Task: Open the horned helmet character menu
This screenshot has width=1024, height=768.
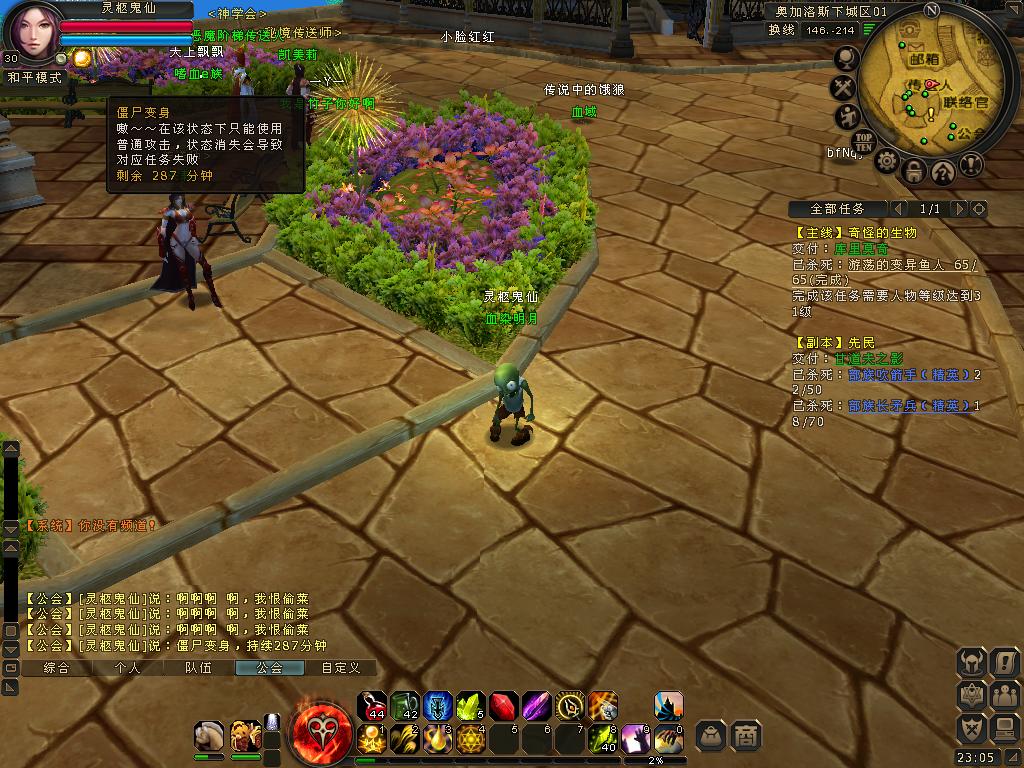Action: click(972, 662)
